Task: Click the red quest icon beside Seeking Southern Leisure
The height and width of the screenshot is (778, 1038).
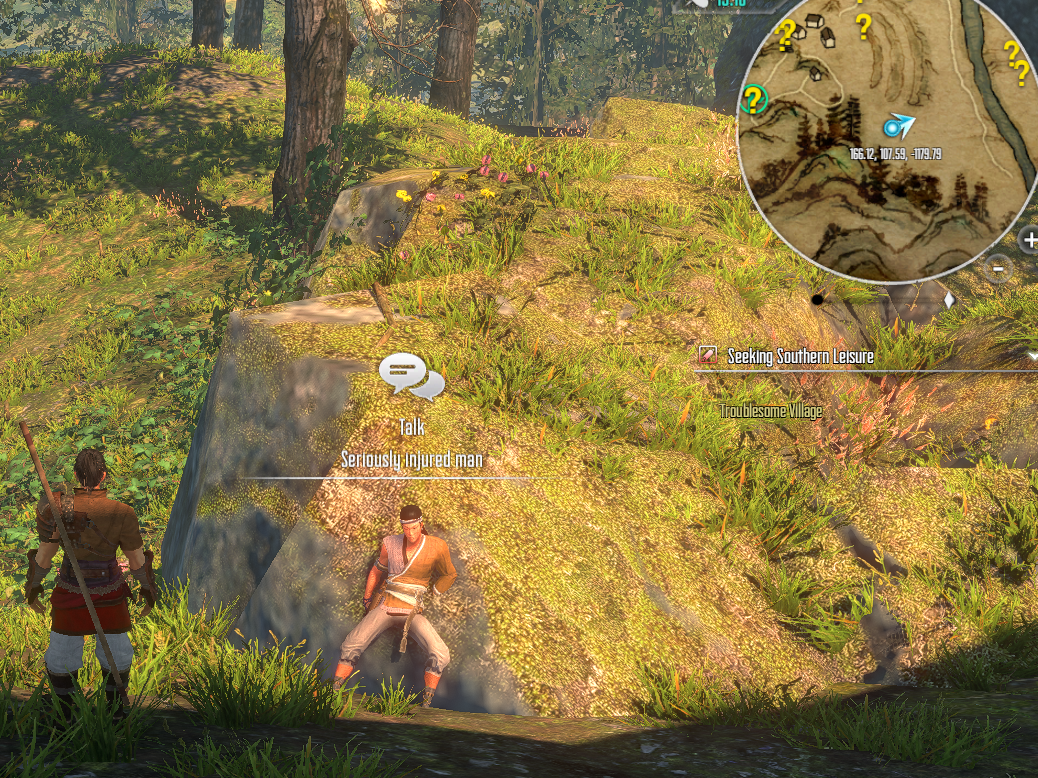Action: [708, 355]
